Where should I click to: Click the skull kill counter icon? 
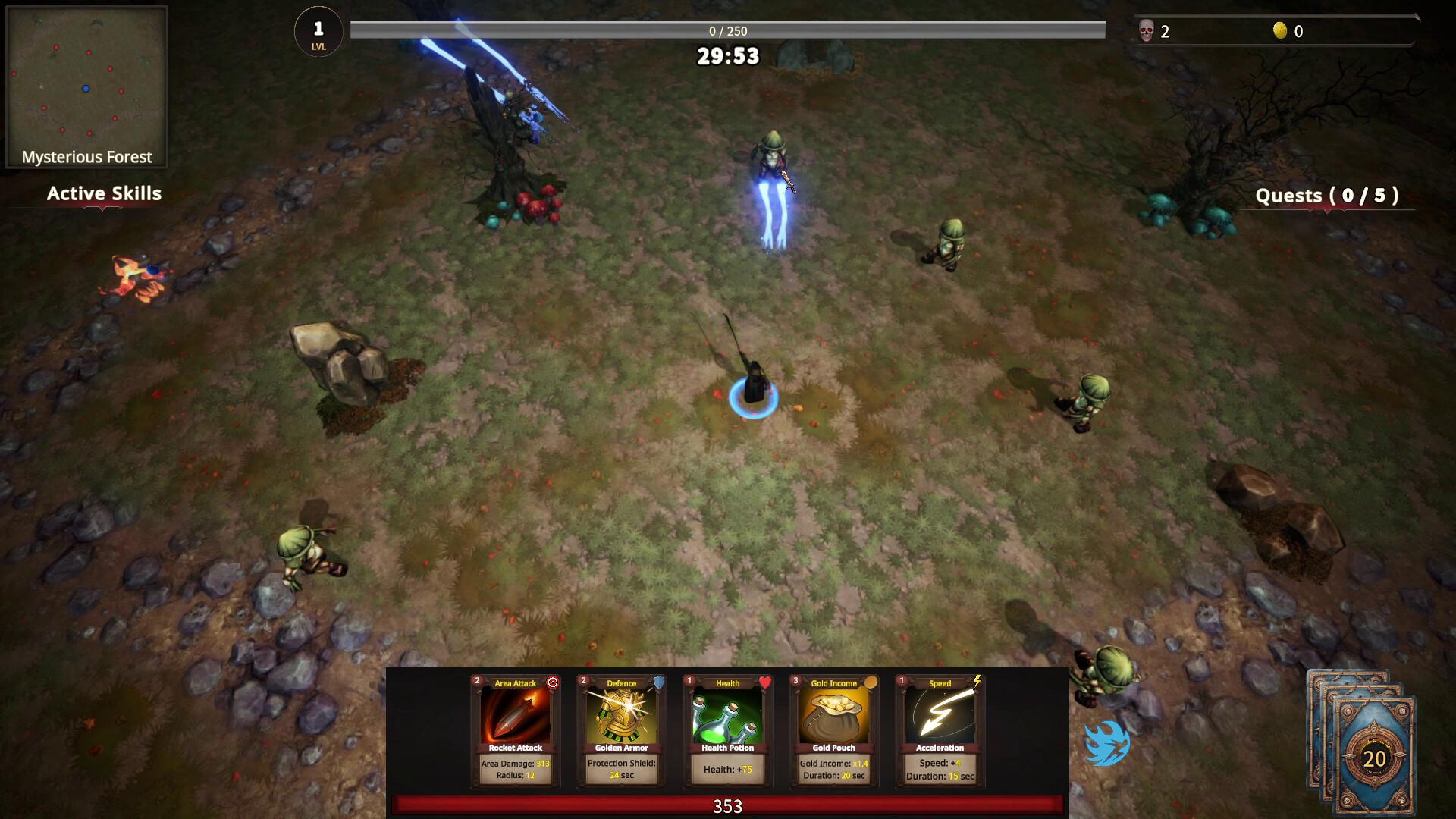1147,32
